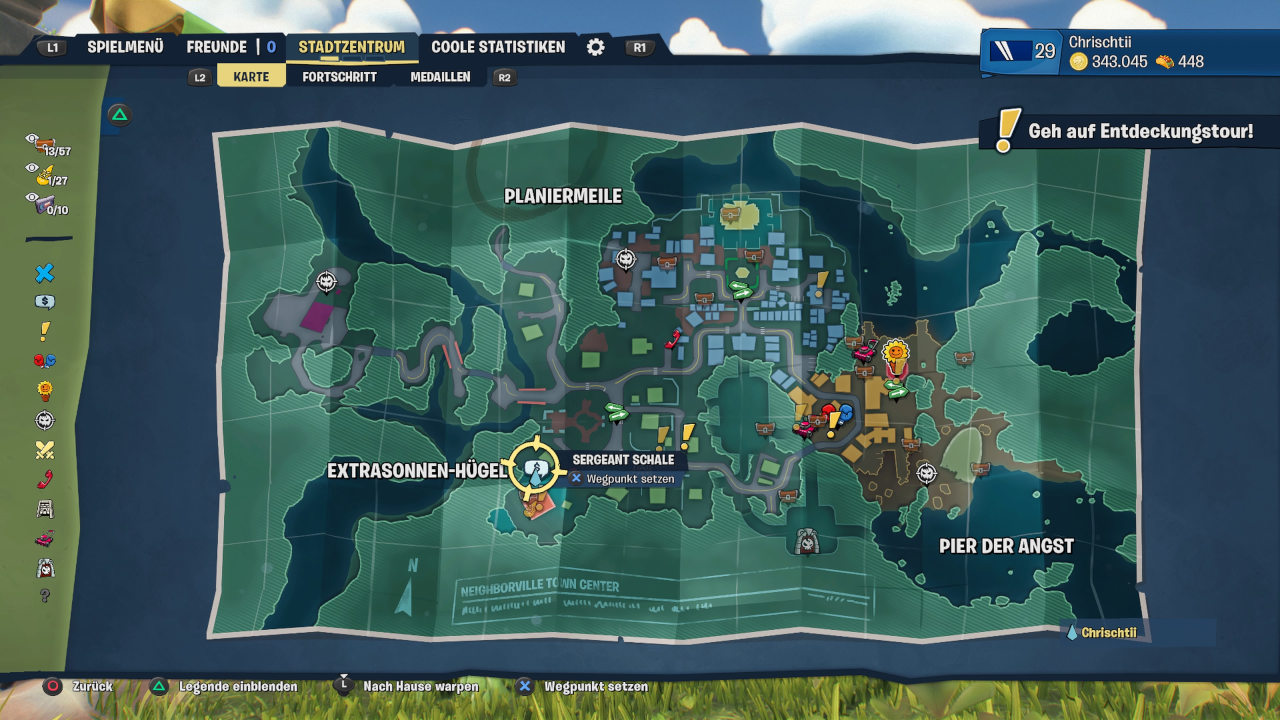This screenshot has width=1280, height=720.
Task: Click the crossed swords legend icon
Action: pyautogui.click(x=45, y=449)
